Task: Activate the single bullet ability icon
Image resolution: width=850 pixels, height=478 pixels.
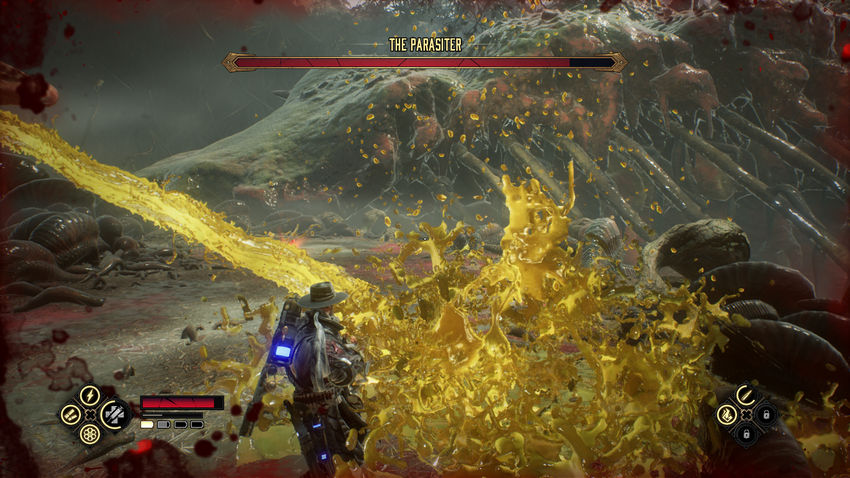Action: pos(745,394)
